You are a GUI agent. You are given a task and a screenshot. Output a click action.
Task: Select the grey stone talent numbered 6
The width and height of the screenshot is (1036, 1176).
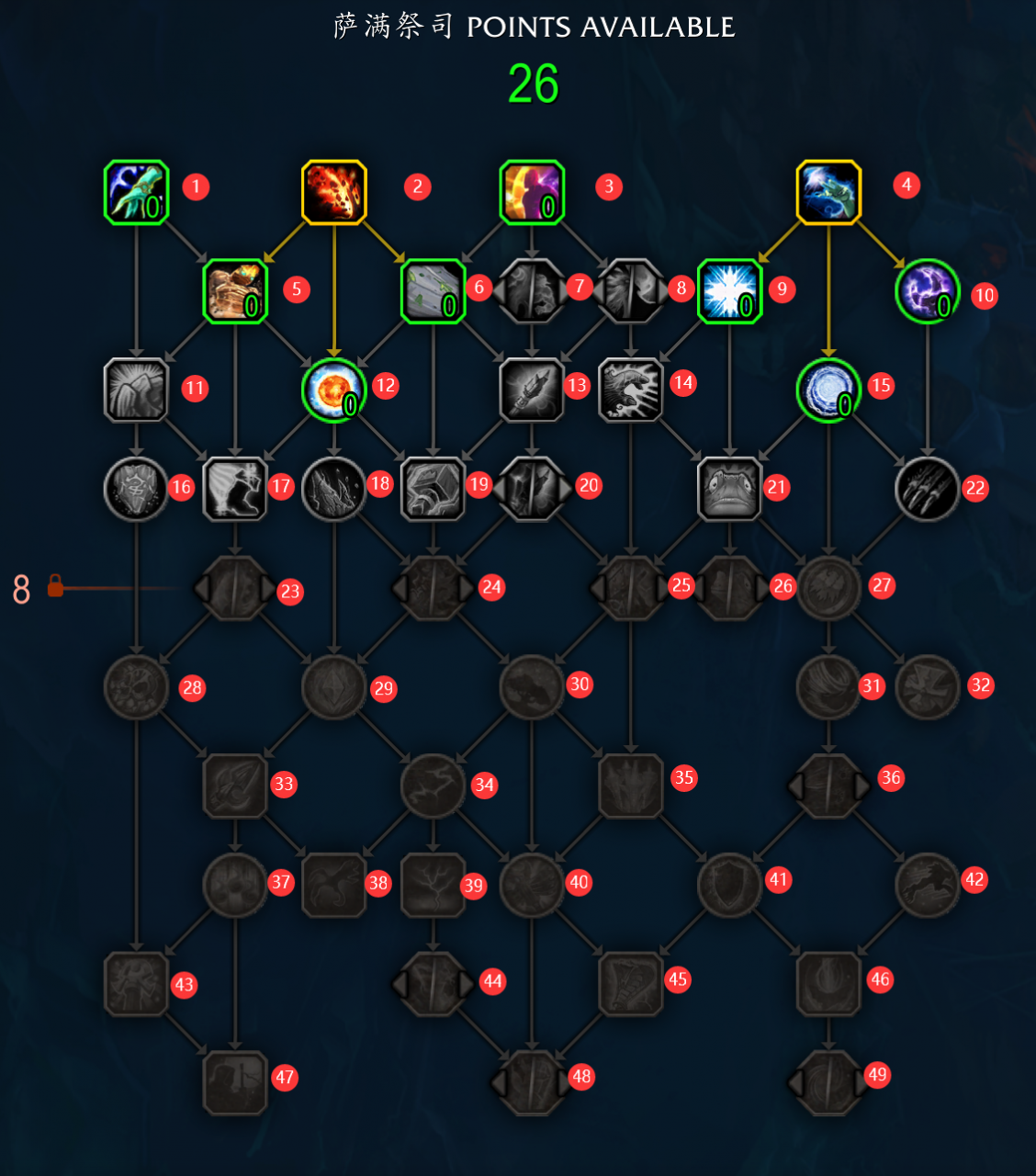[x=433, y=291]
